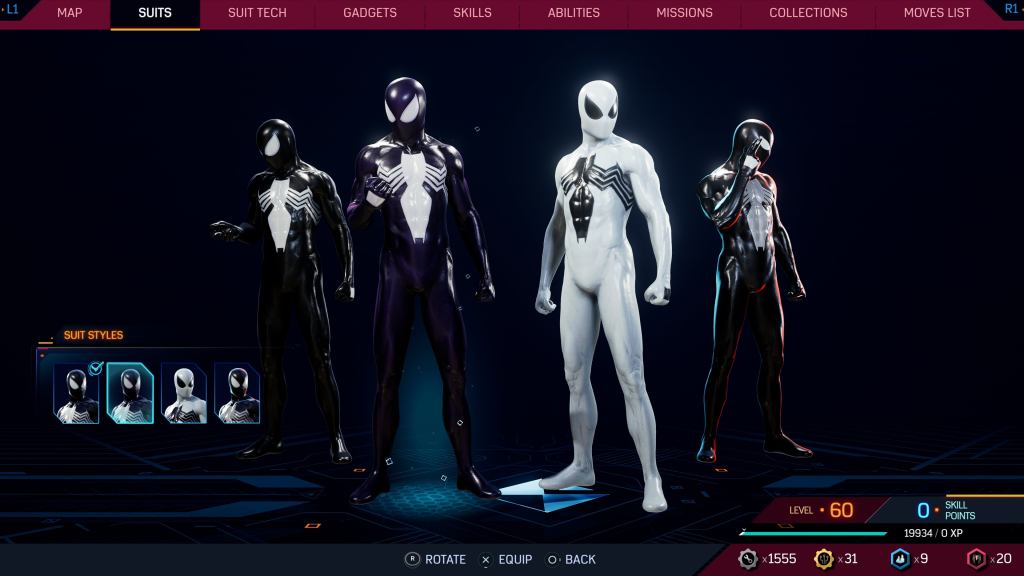Image resolution: width=1024 pixels, height=576 pixels.
Task: Show the Skills tab
Action: pyautogui.click(x=472, y=13)
